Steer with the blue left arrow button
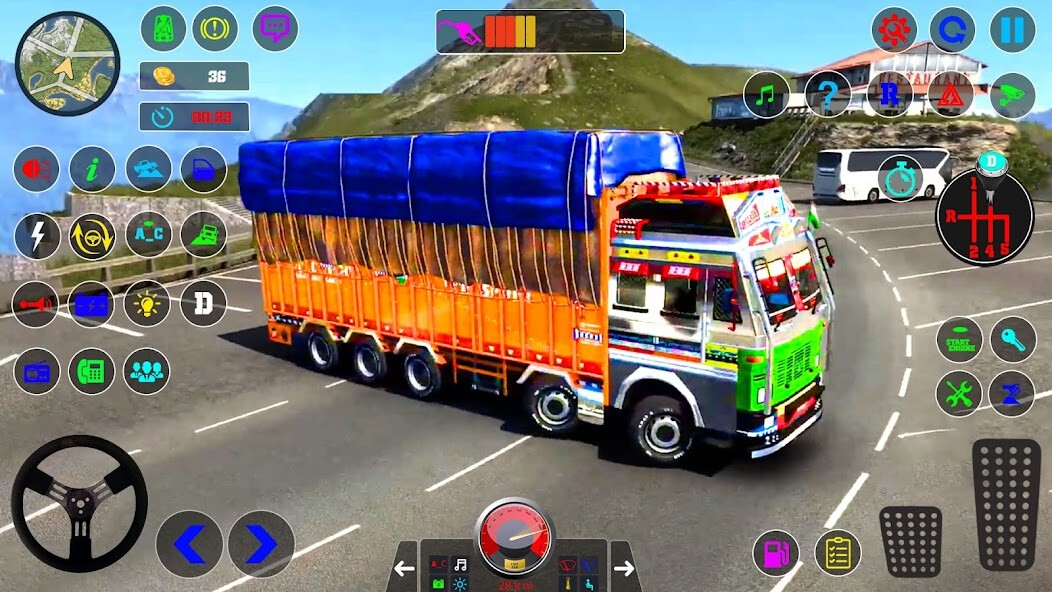This screenshot has width=1052, height=592. (x=189, y=544)
